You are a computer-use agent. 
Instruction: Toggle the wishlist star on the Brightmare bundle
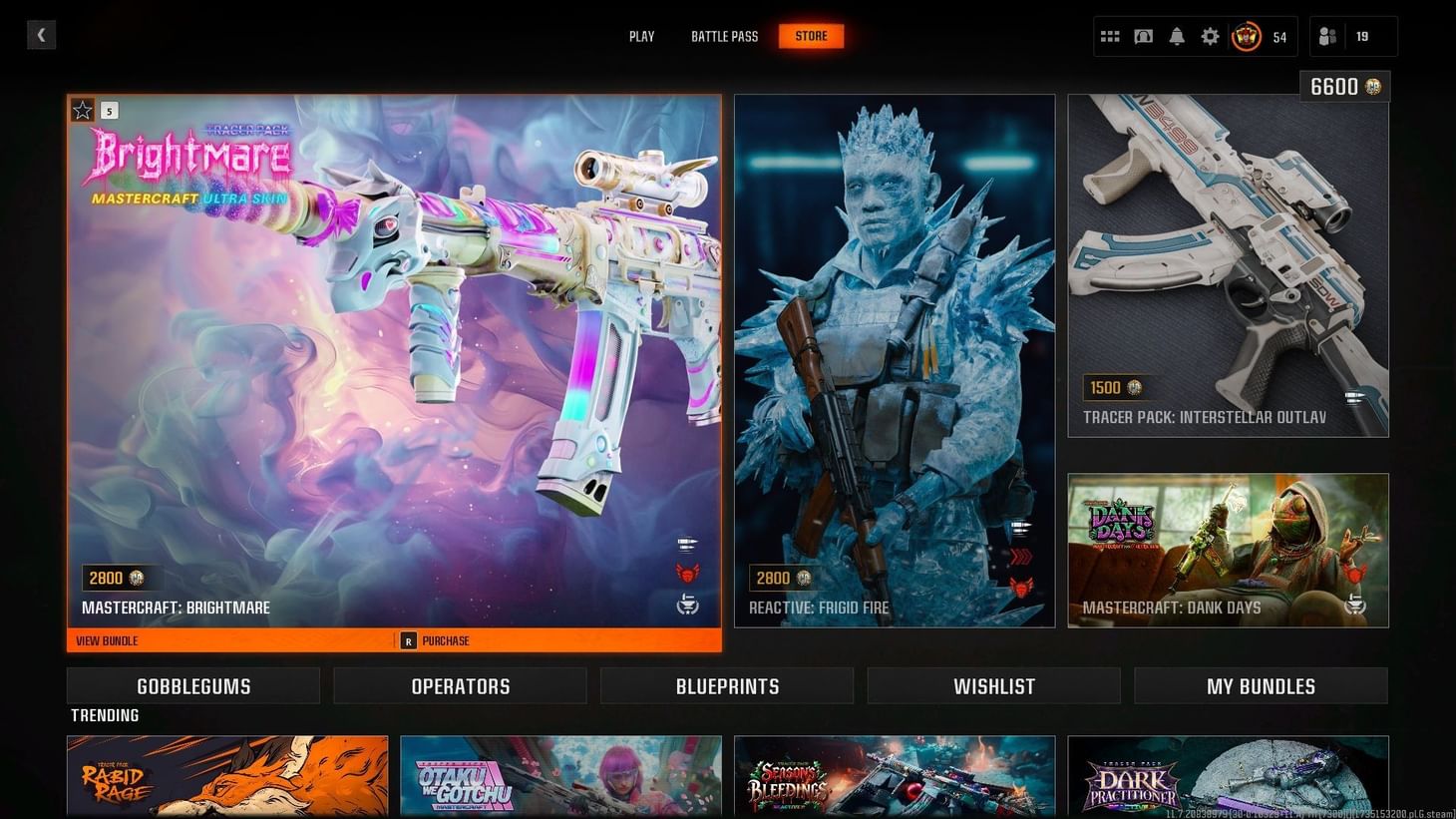coord(81,110)
